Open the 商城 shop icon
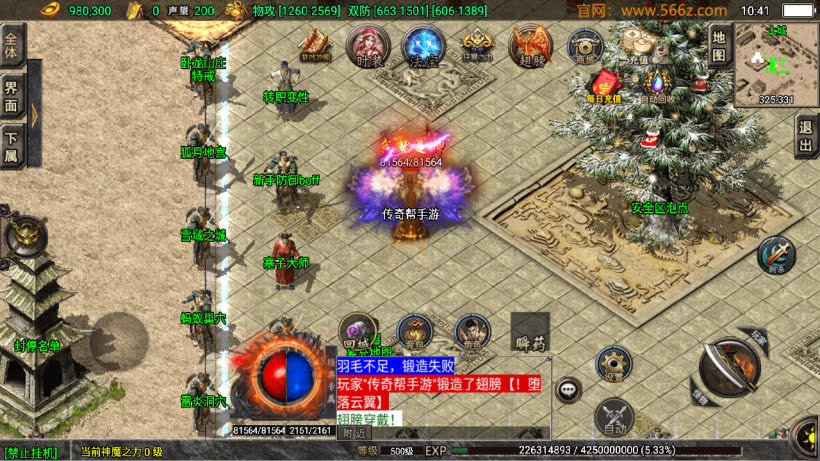 (585, 46)
